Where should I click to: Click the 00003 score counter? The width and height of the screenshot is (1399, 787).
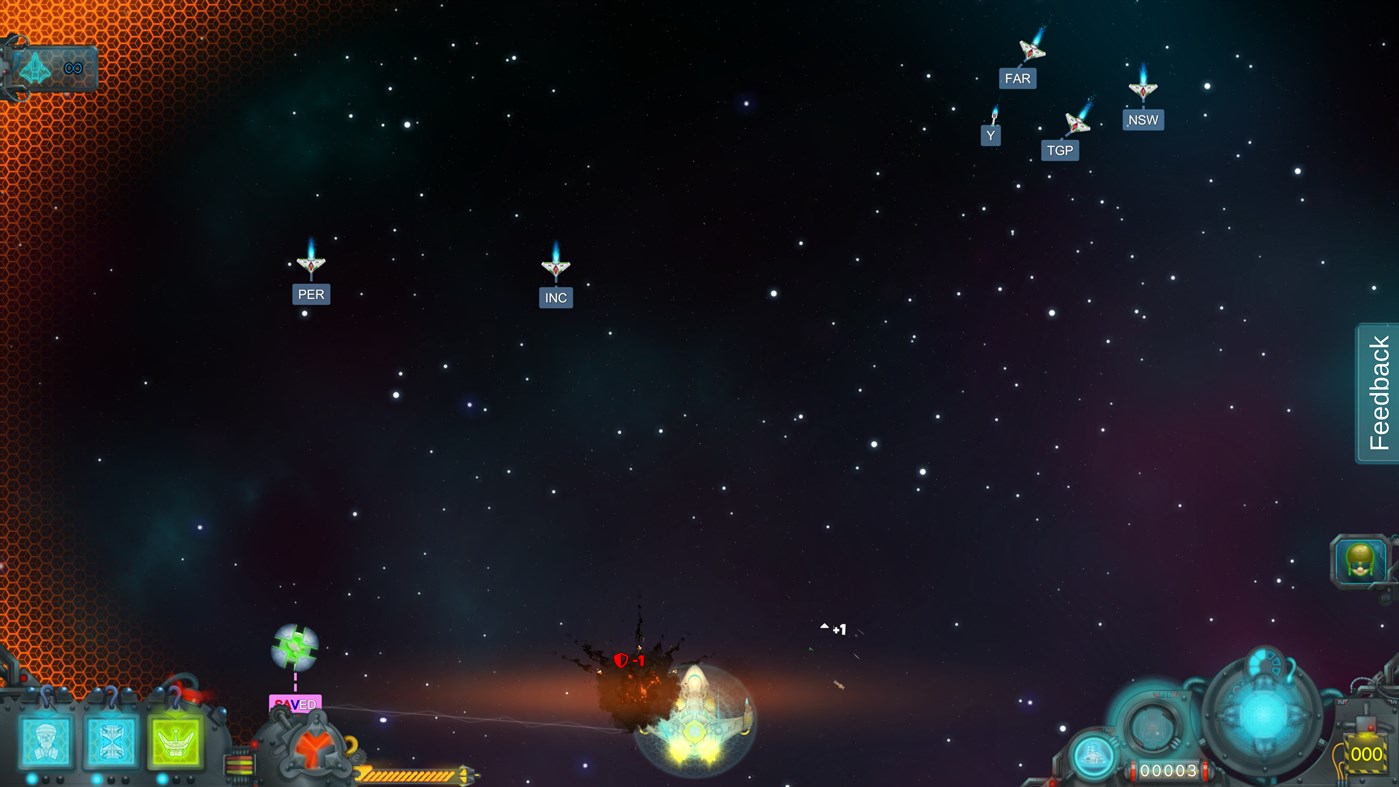pyautogui.click(x=1168, y=770)
